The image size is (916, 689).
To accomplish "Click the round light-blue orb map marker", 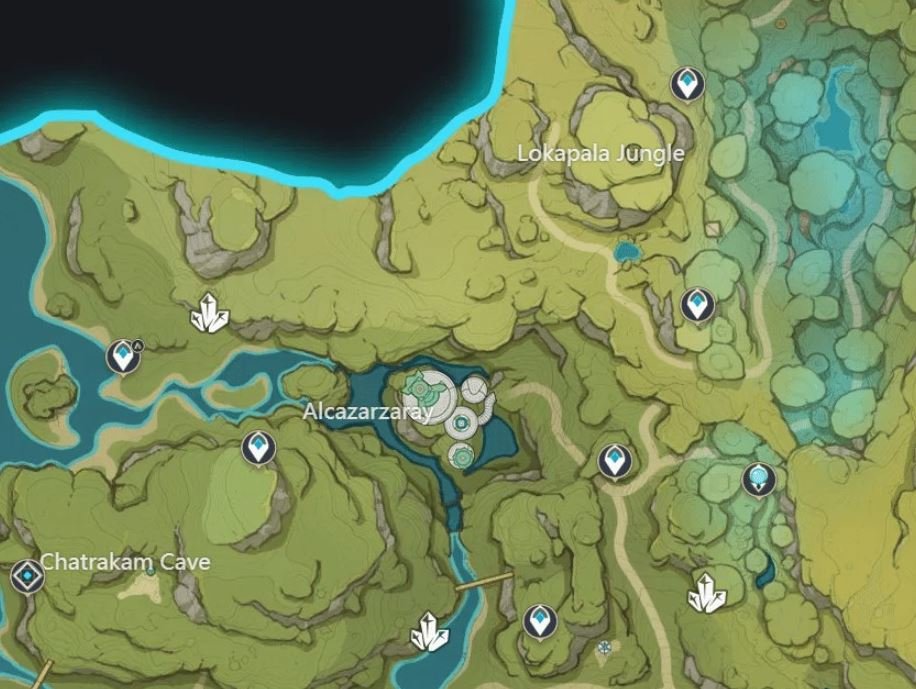I will click(760, 479).
